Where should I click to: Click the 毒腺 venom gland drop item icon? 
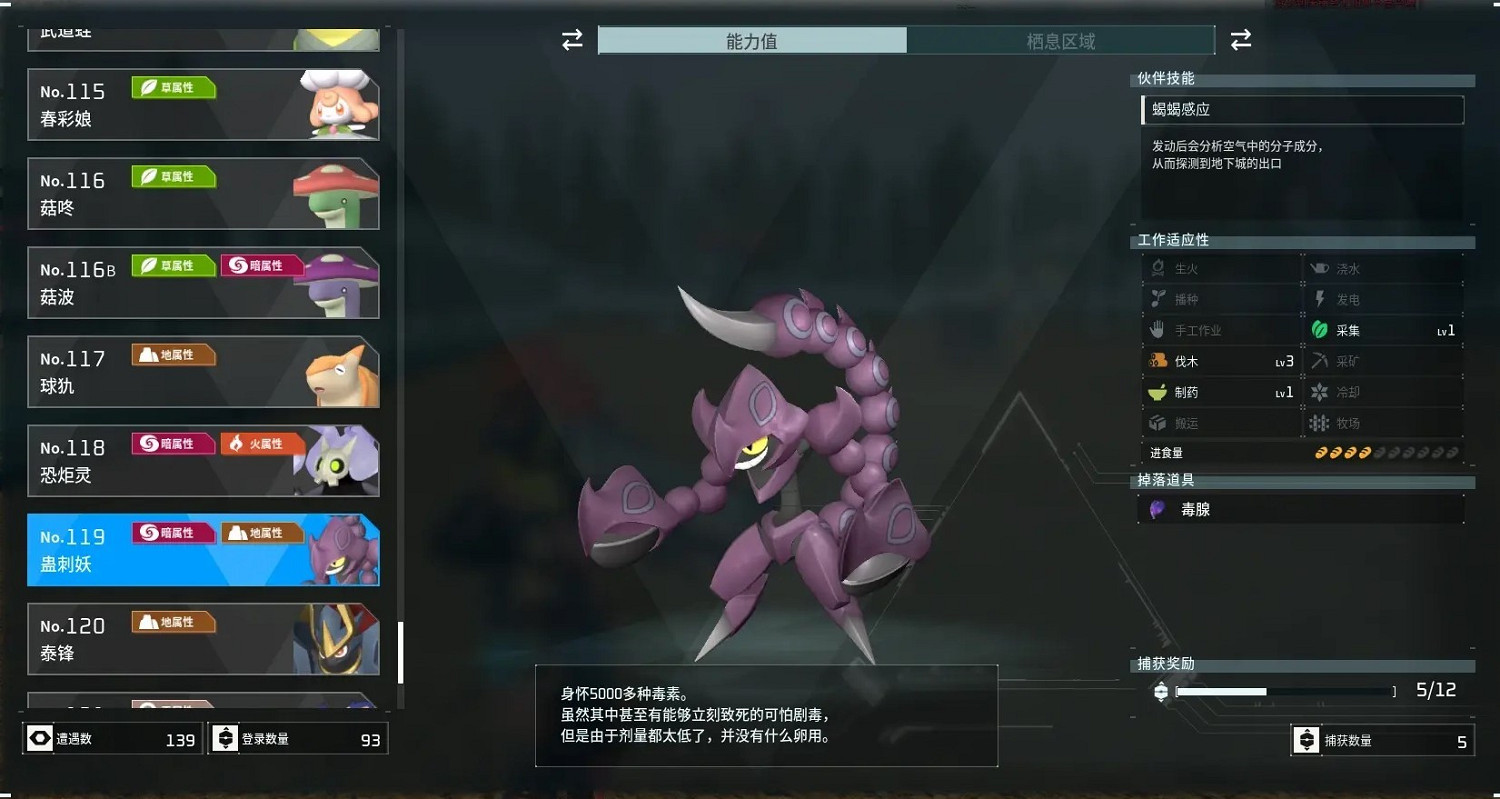click(x=1158, y=509)
